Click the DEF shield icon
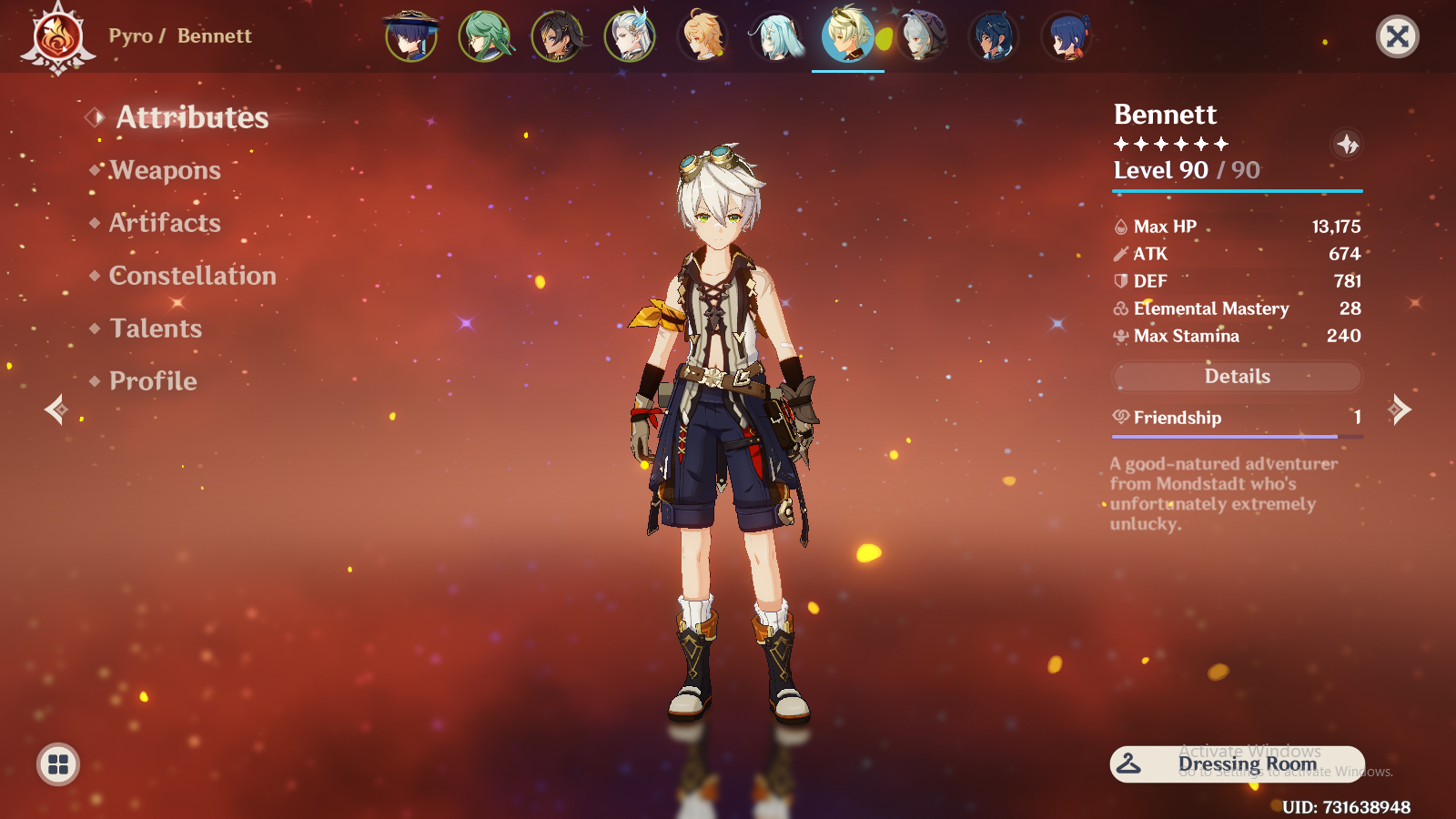 coord(1121,281)
